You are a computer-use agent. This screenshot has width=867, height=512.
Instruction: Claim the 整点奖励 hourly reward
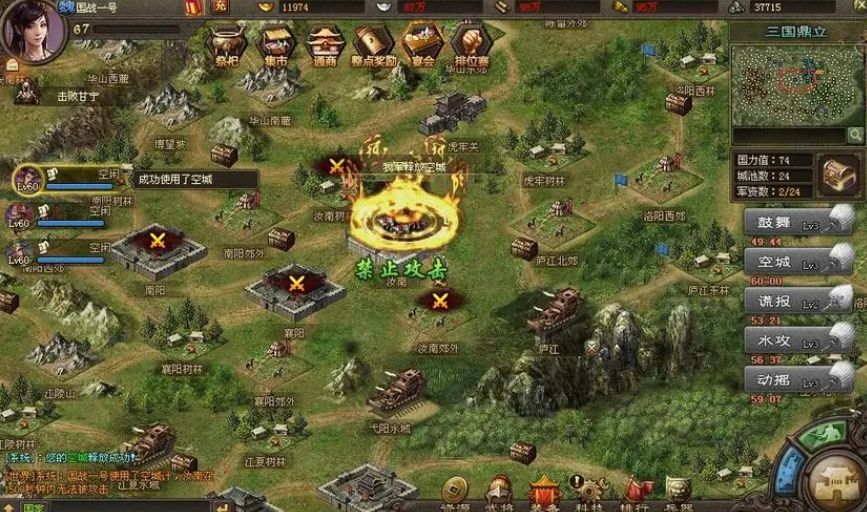[x=374, y=44]
